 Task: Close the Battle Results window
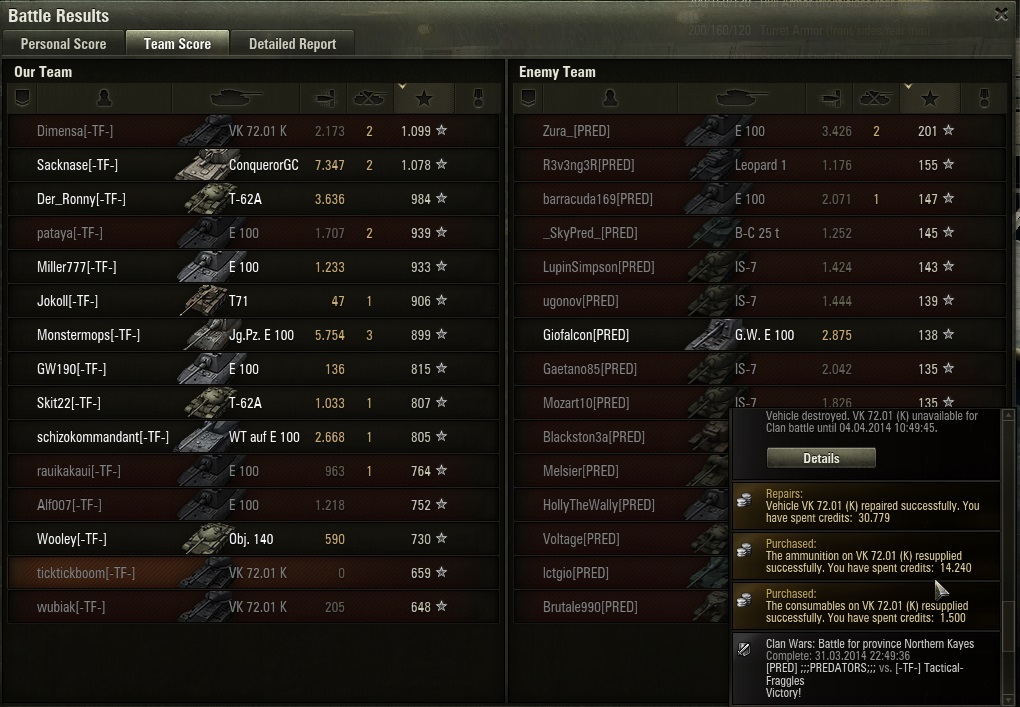coord(1001,15)
